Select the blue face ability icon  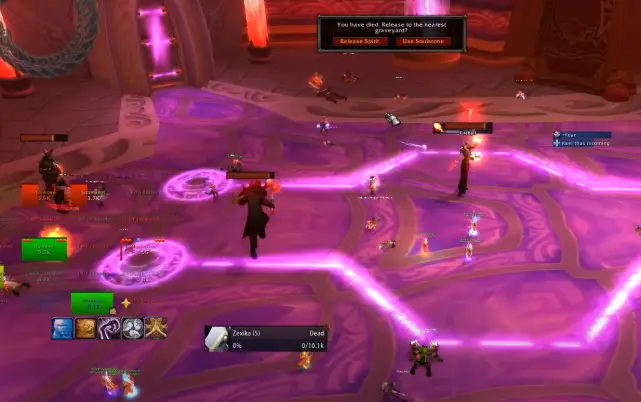pos(63,327)
